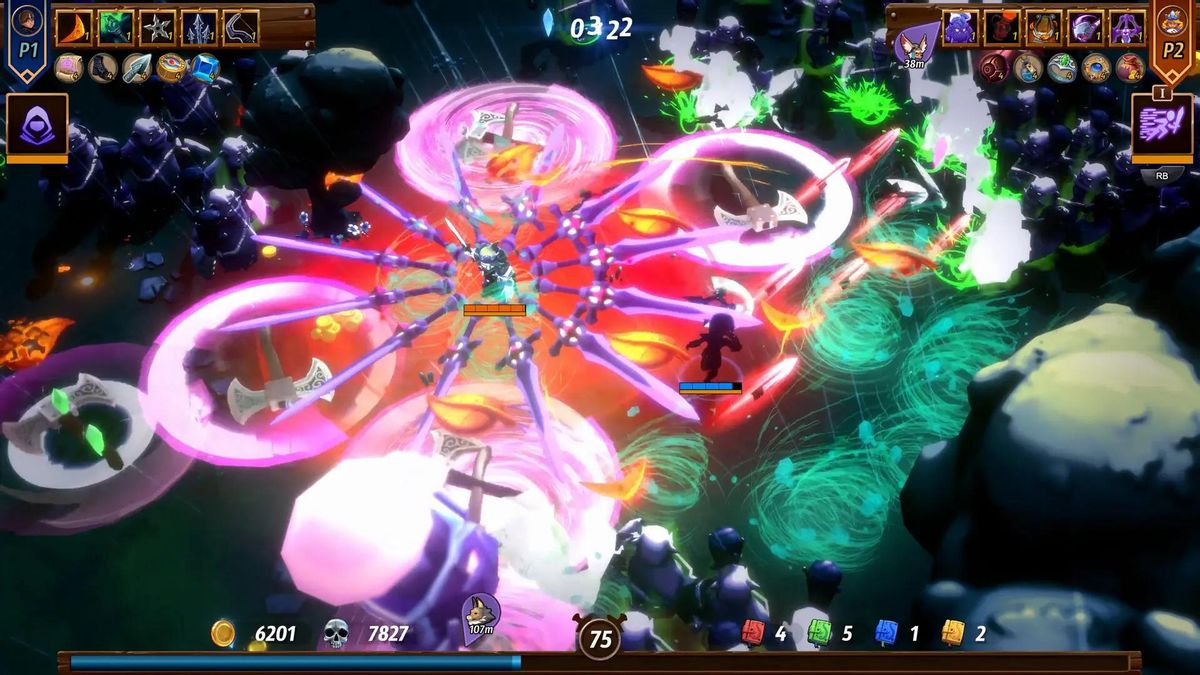Image resolution: width=1200 pixels, height=675 pixels.
Task: Activate P1's purple hooded figure ability
Action: click(x=37, y=126)
